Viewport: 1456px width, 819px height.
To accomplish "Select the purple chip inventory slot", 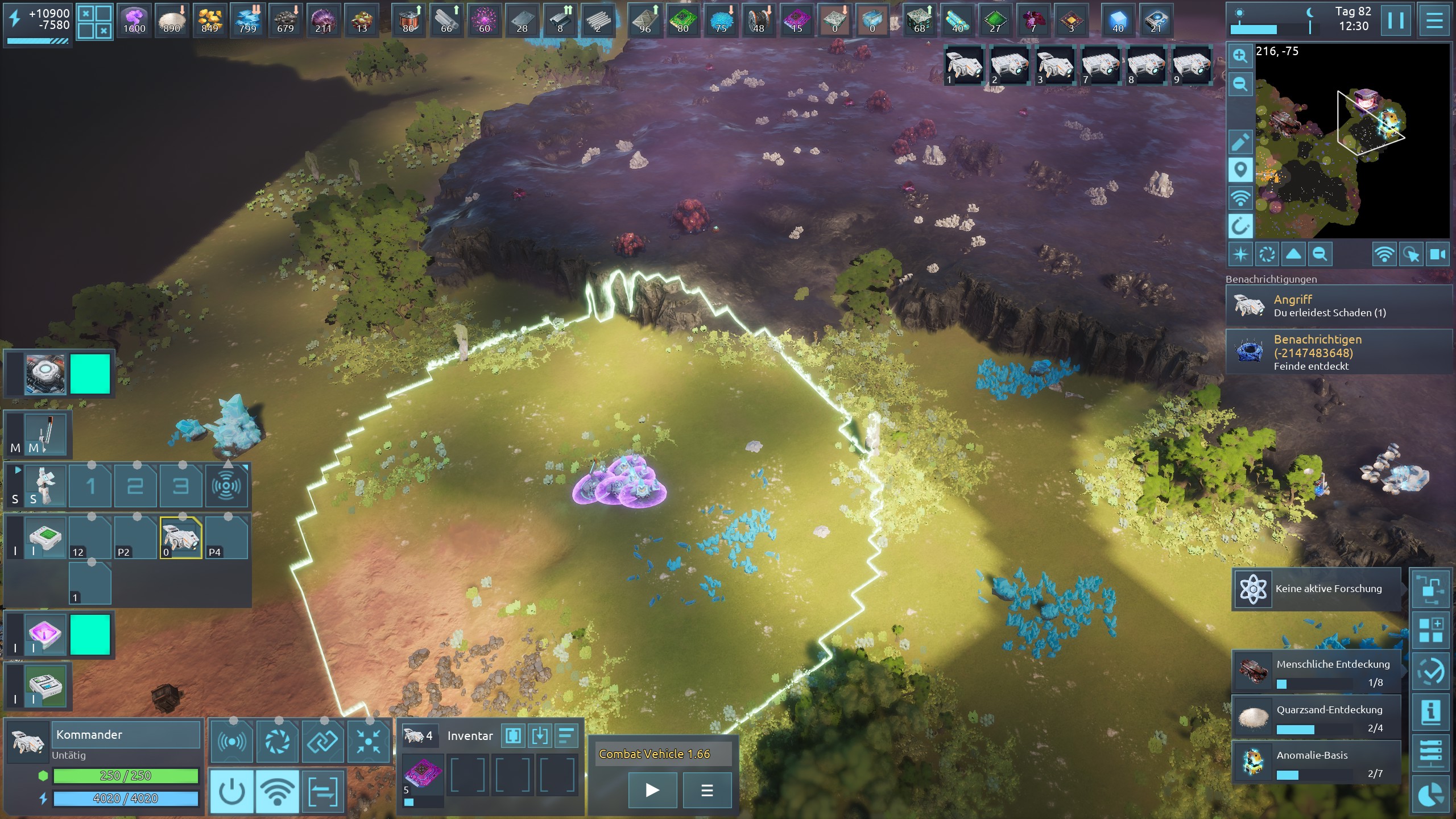I will point(423,775).
